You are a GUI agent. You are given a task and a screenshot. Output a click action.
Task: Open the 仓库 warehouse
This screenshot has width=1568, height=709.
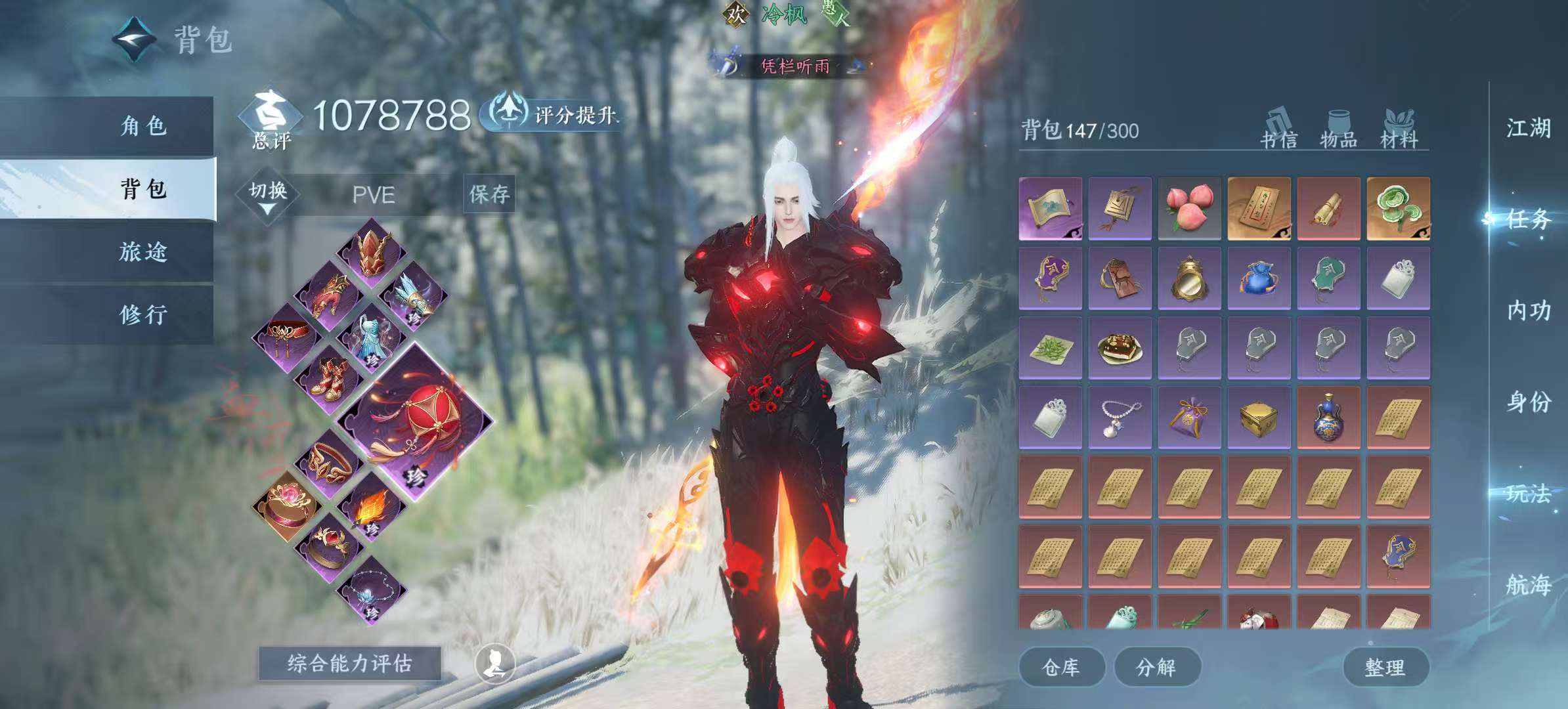(x=1061, y=668)
